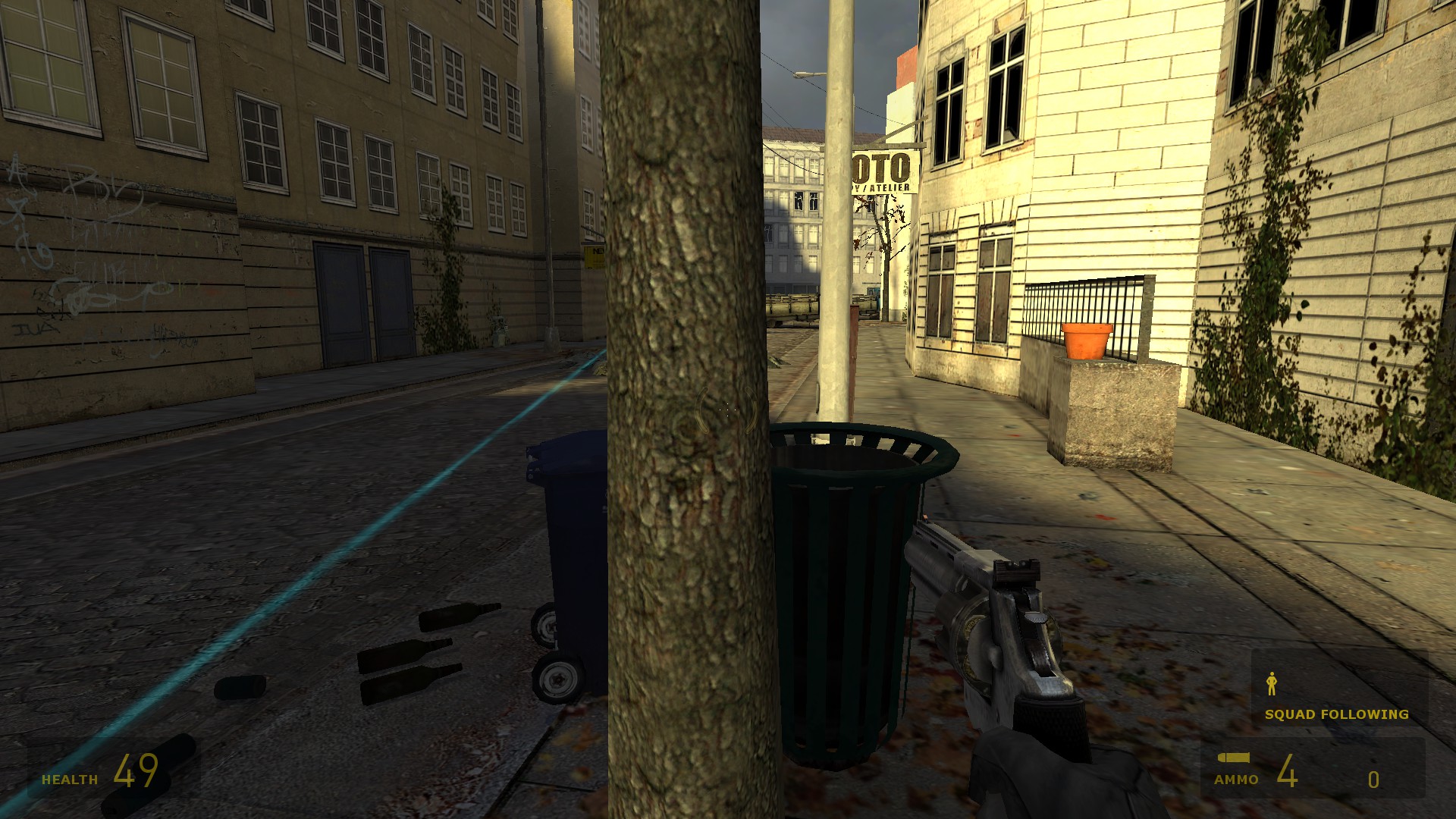Click the FOTO ATELIER sign
1456x819 pixels.
pos(881,171)
